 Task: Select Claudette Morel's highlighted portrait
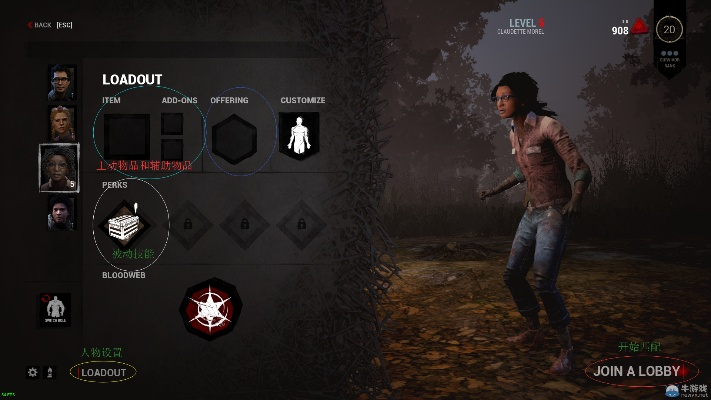(x=60, y=167)
